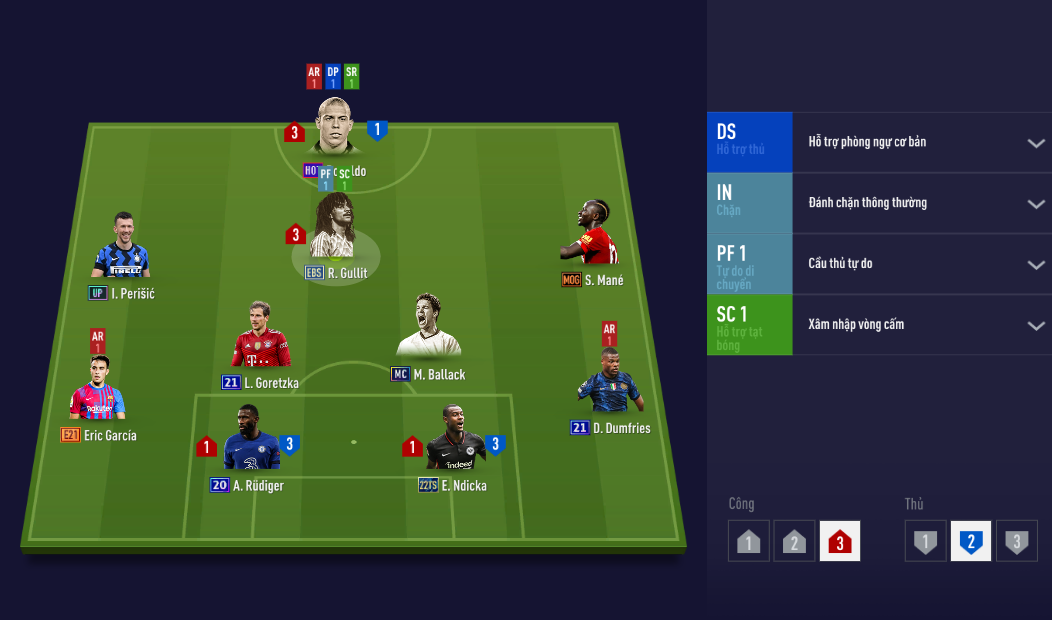Set attack (Công) level to 2
The image size is (1052, 620).
click(x=794, y=541)
